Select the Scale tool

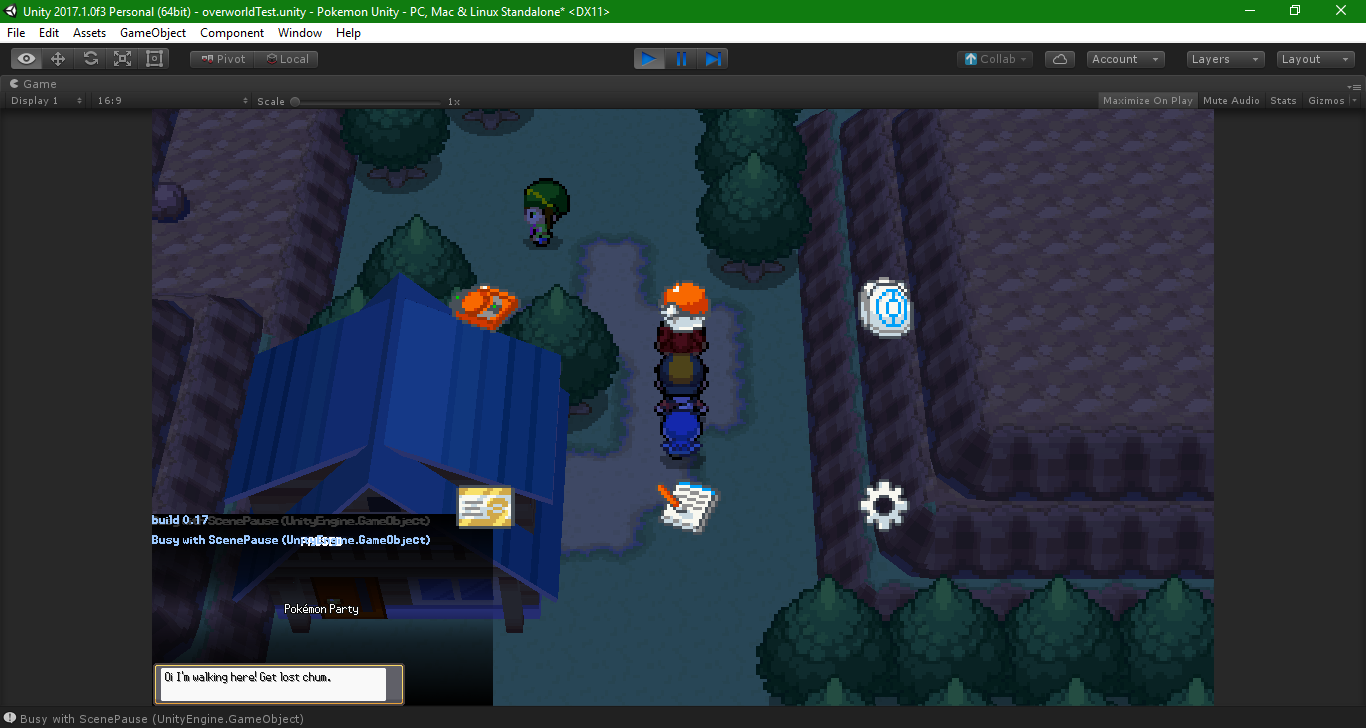tap(121, 58)
